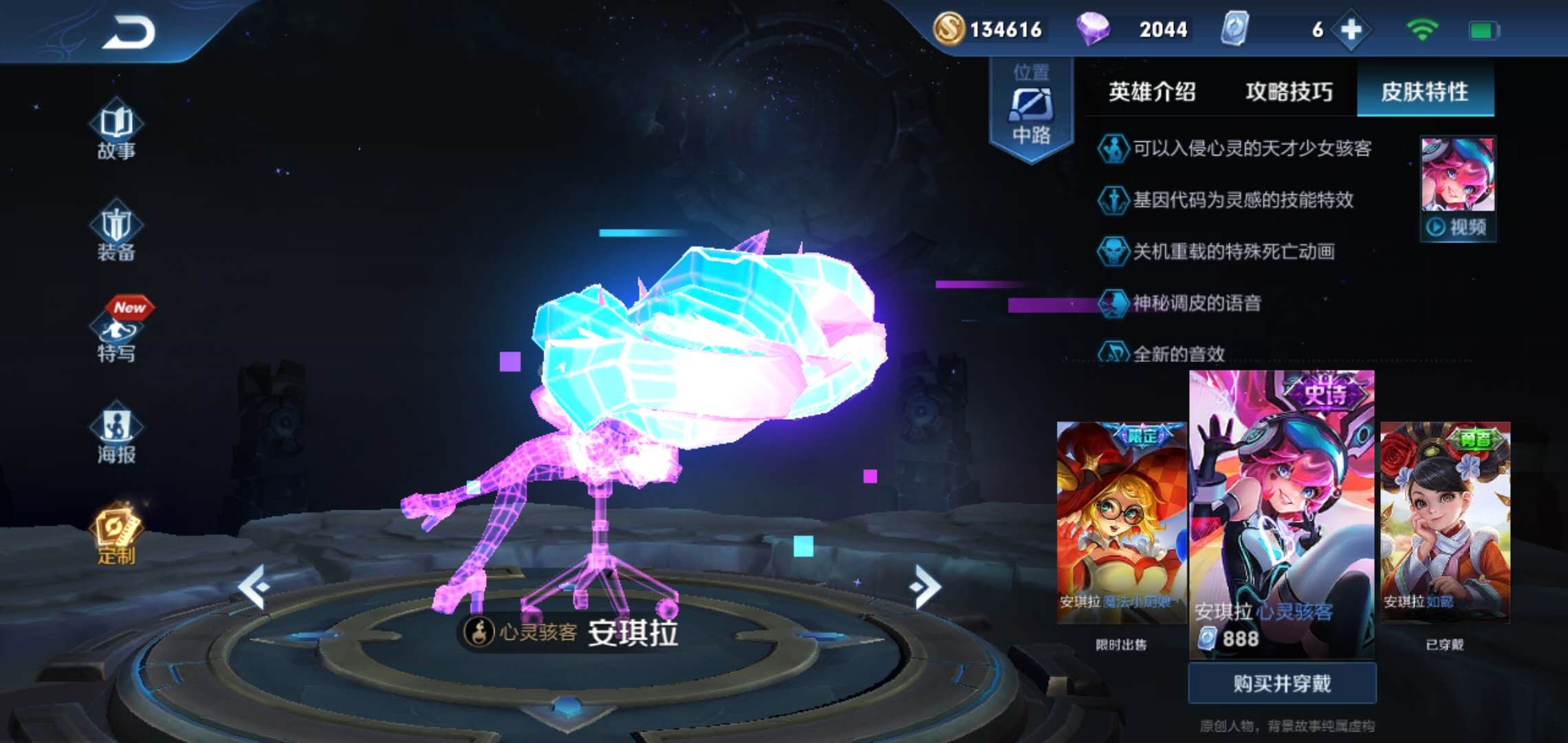This screenshot has height=743, width=1568.
Task: Select the 皮肤特性 tab
Action: click(1424, 91)
